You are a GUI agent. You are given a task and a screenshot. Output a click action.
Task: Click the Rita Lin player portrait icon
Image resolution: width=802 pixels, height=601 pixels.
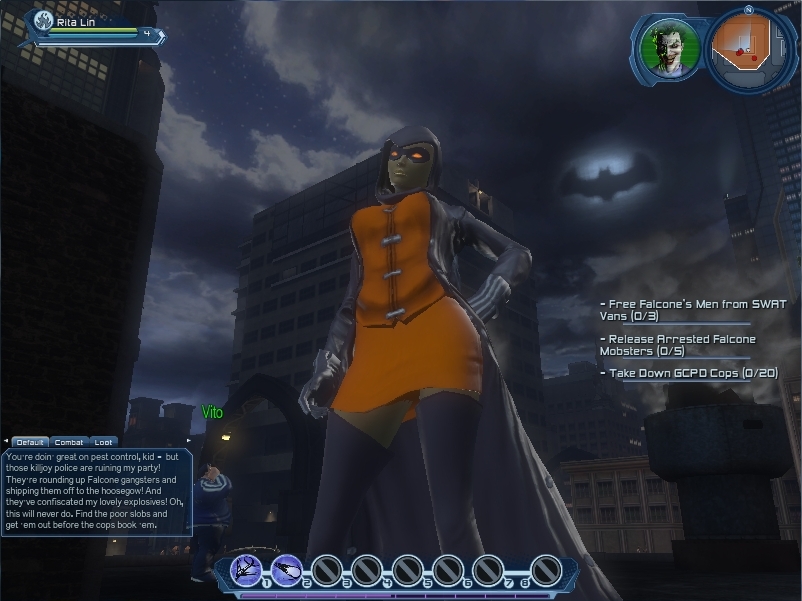point(43,21)
